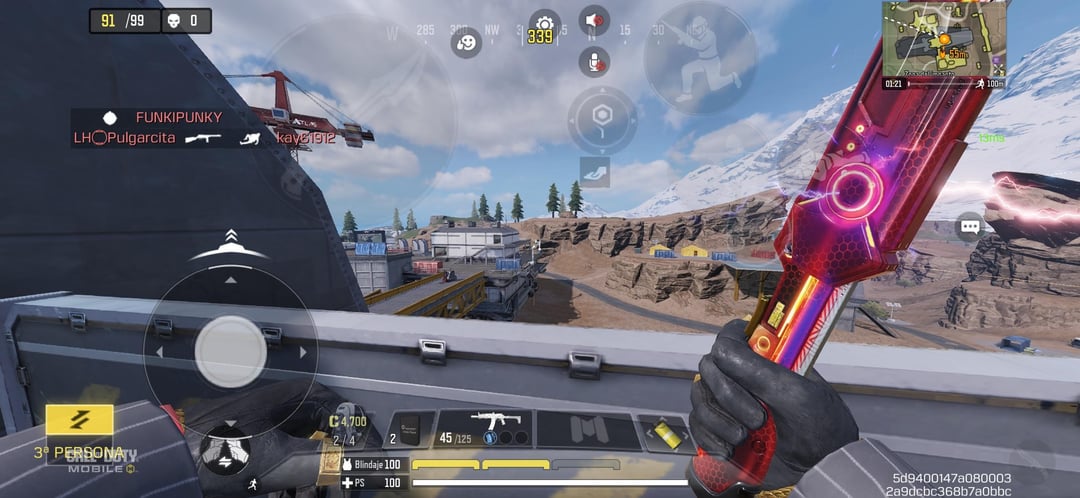Select the yellow grenade slot
1080x498 pixels.
[662, 430]
